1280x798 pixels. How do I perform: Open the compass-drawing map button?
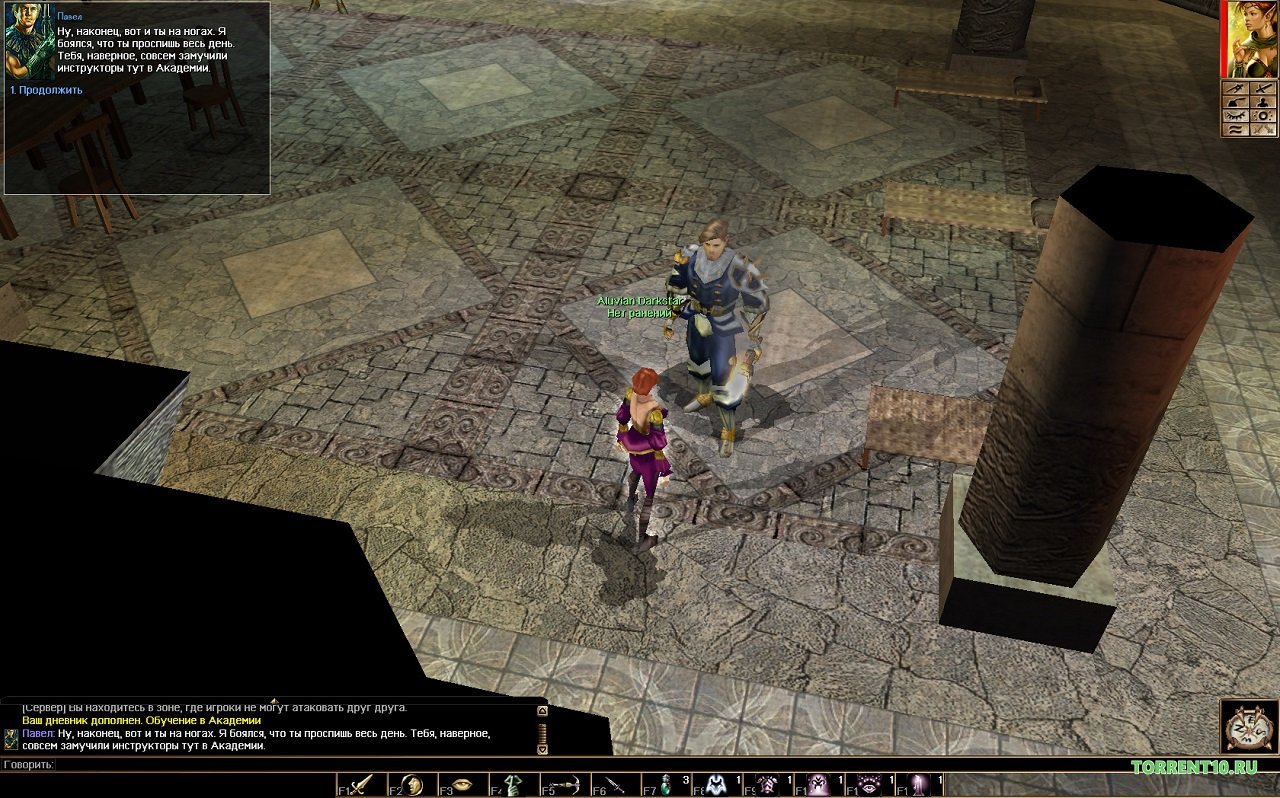[x=1234, y=87]
